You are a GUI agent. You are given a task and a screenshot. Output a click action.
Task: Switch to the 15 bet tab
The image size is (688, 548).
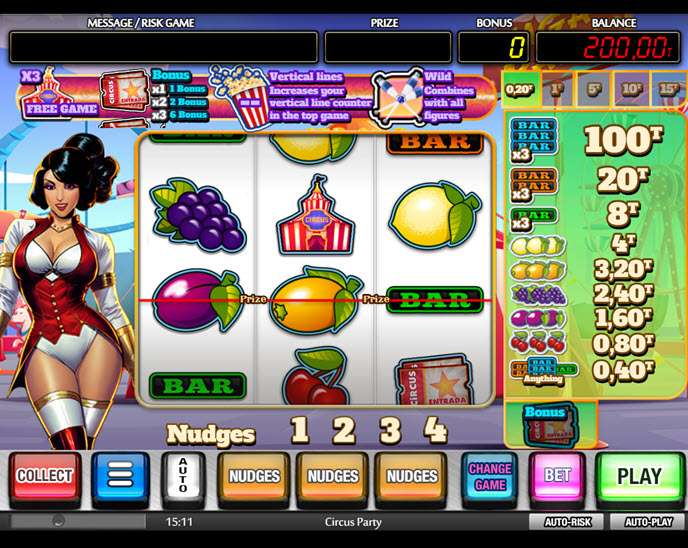668,87
